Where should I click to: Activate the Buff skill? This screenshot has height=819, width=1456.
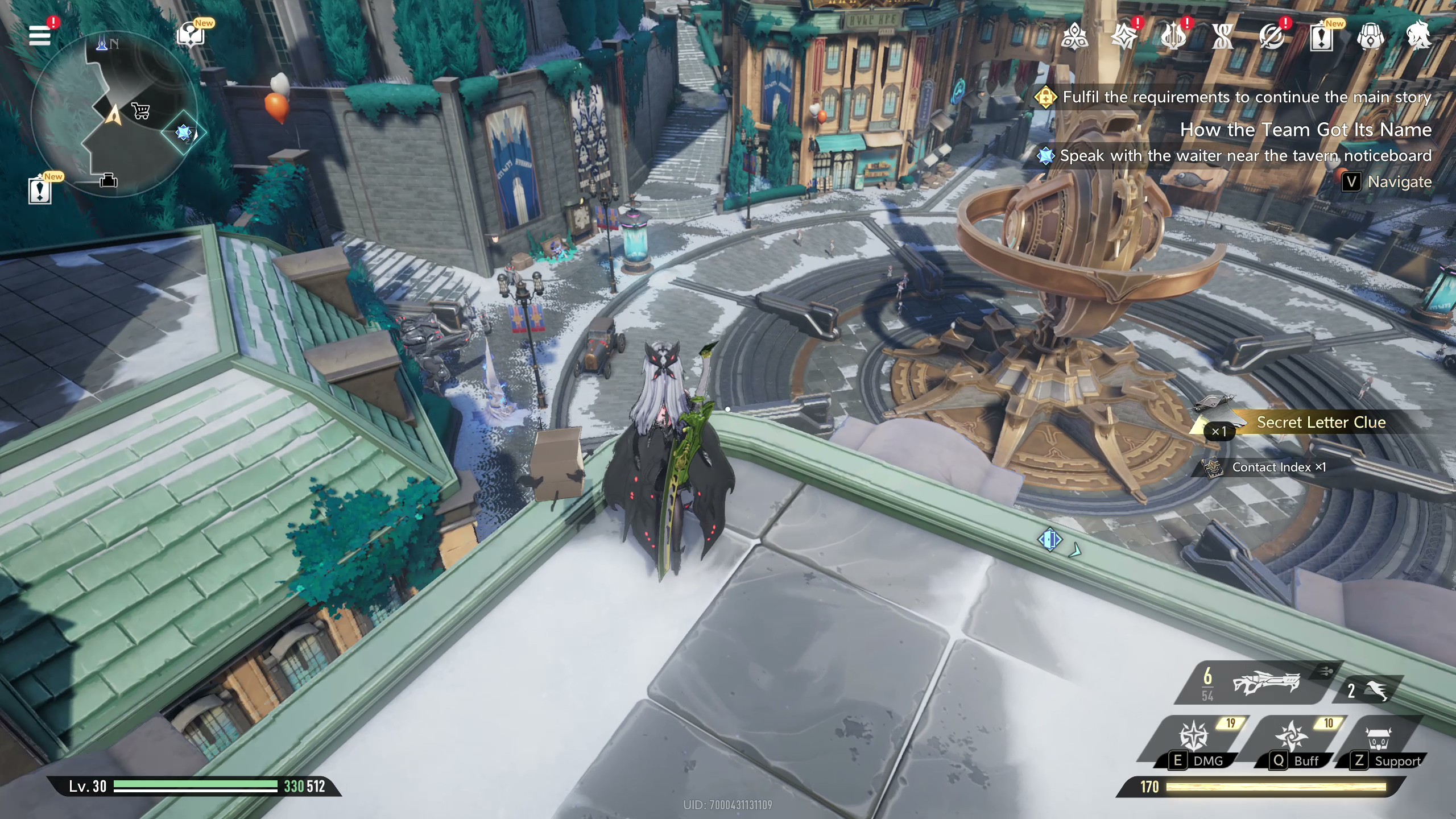click(x=1292, y=739)
